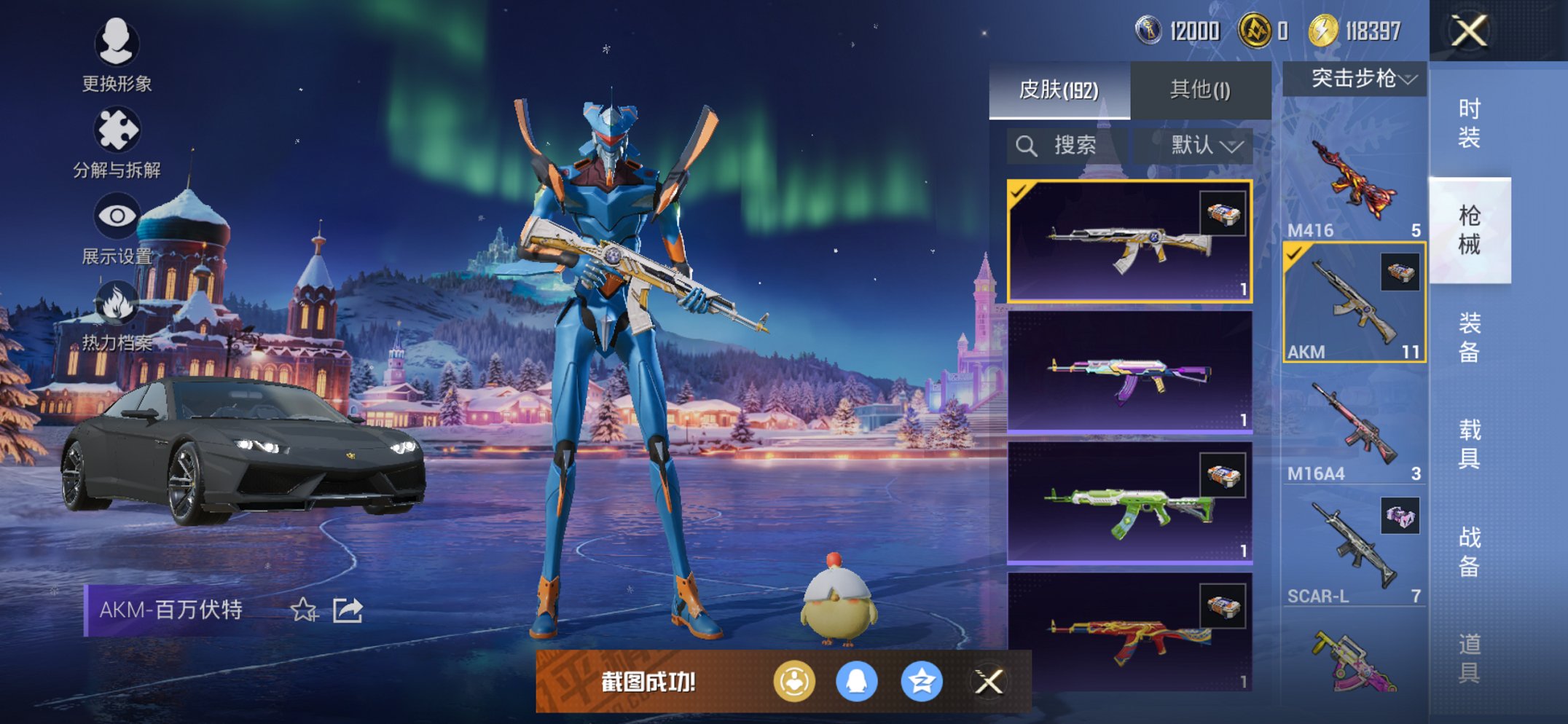Image resolution: width=1568 pixels, height=724 pixels.
Task: Close the 截图成功 screenshot banner
Action: (989, 682)
